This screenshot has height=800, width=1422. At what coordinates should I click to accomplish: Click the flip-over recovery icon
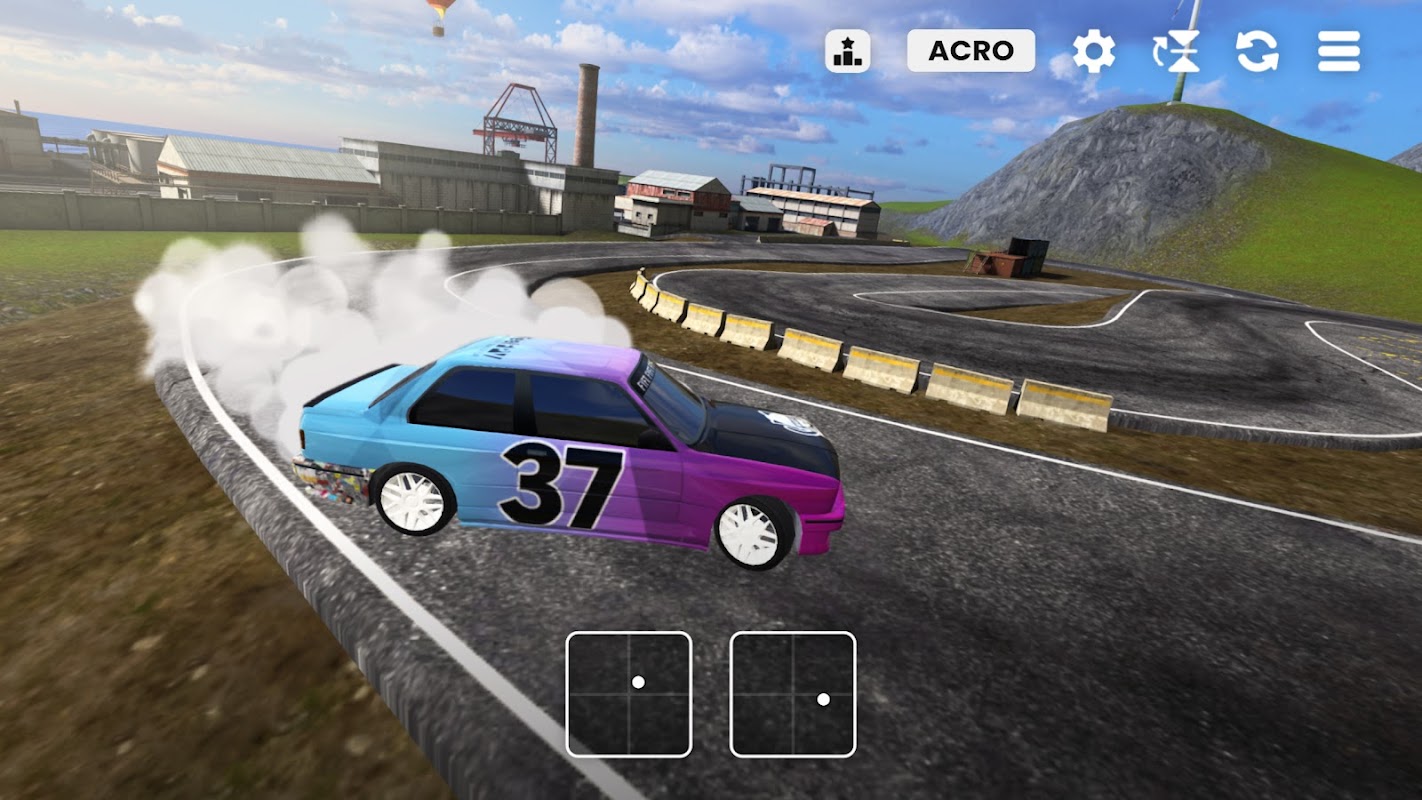(x=1176, y=51)
